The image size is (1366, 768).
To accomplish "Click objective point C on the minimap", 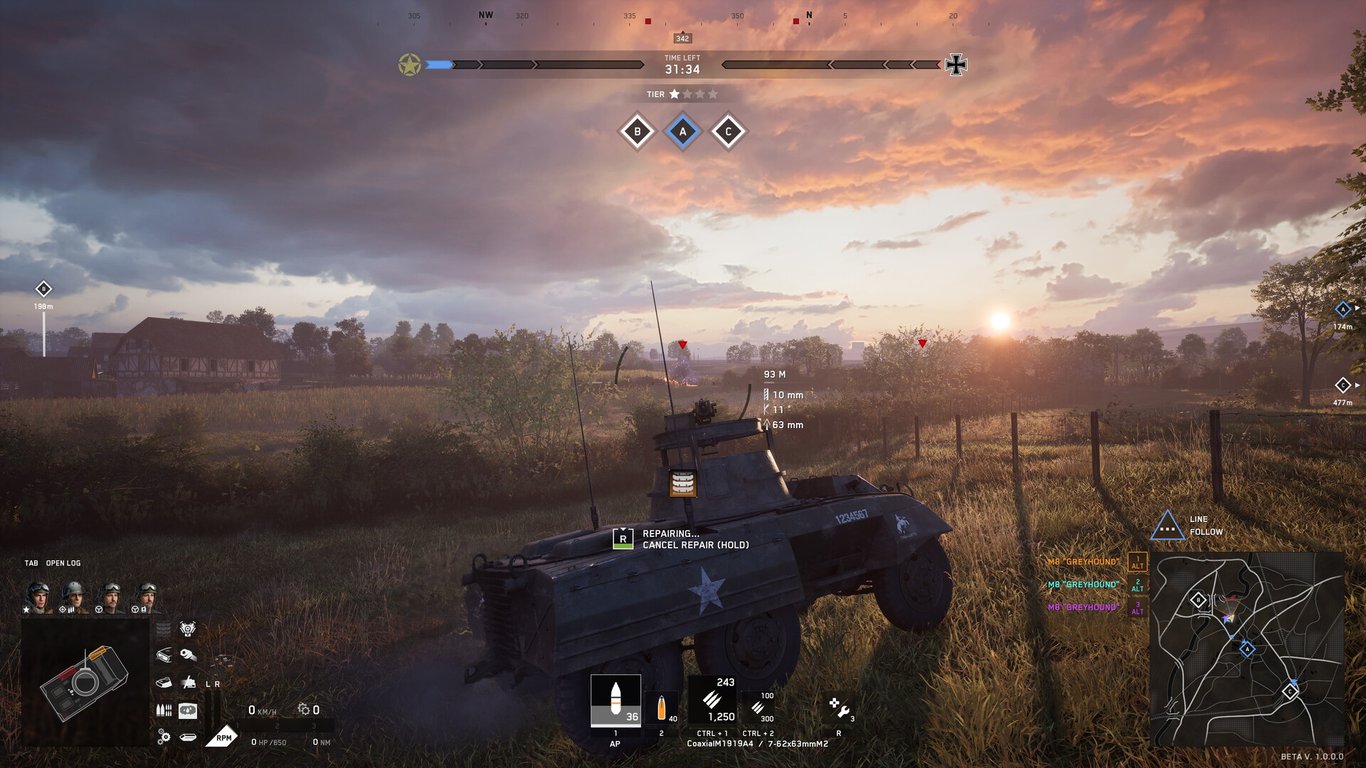I will pos(1290,691).
